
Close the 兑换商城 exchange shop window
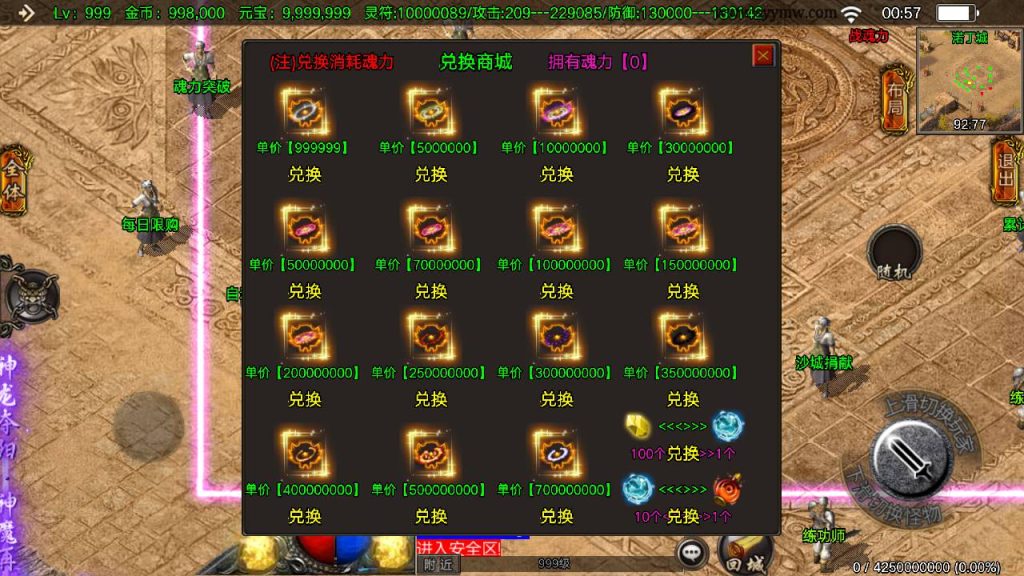tap(763, 56)
